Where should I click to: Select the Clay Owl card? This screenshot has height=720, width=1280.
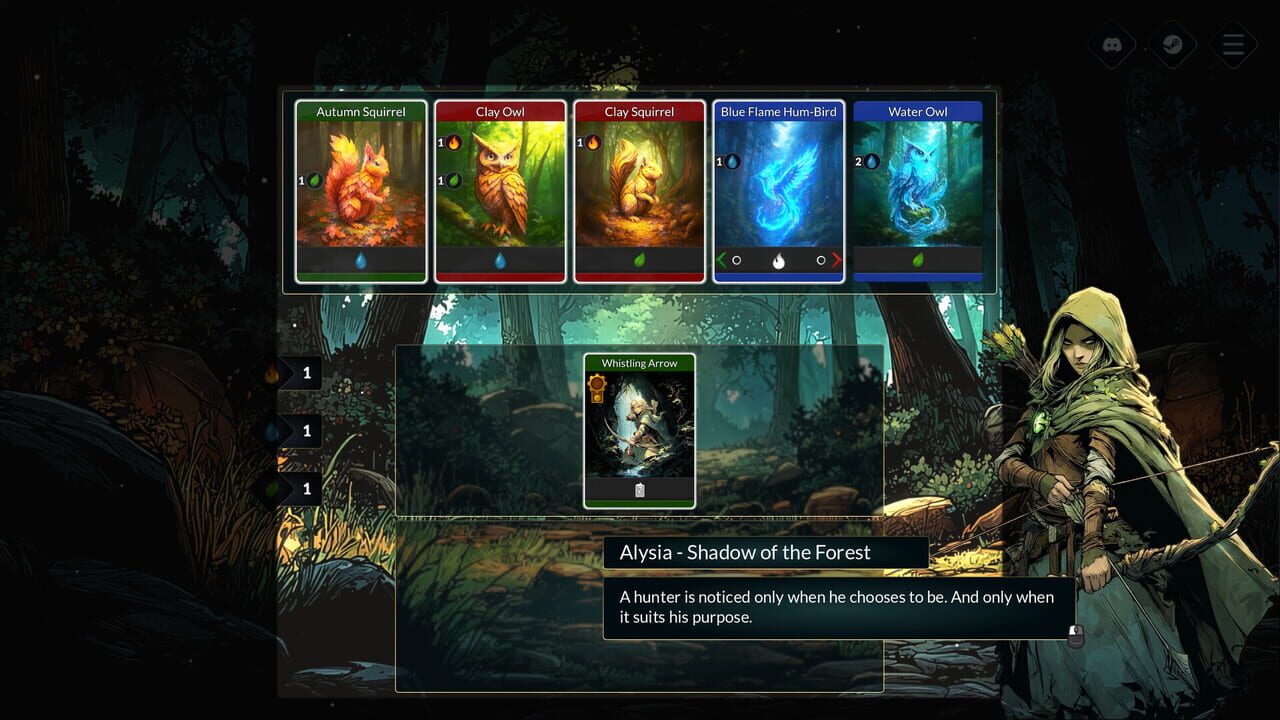500,190
